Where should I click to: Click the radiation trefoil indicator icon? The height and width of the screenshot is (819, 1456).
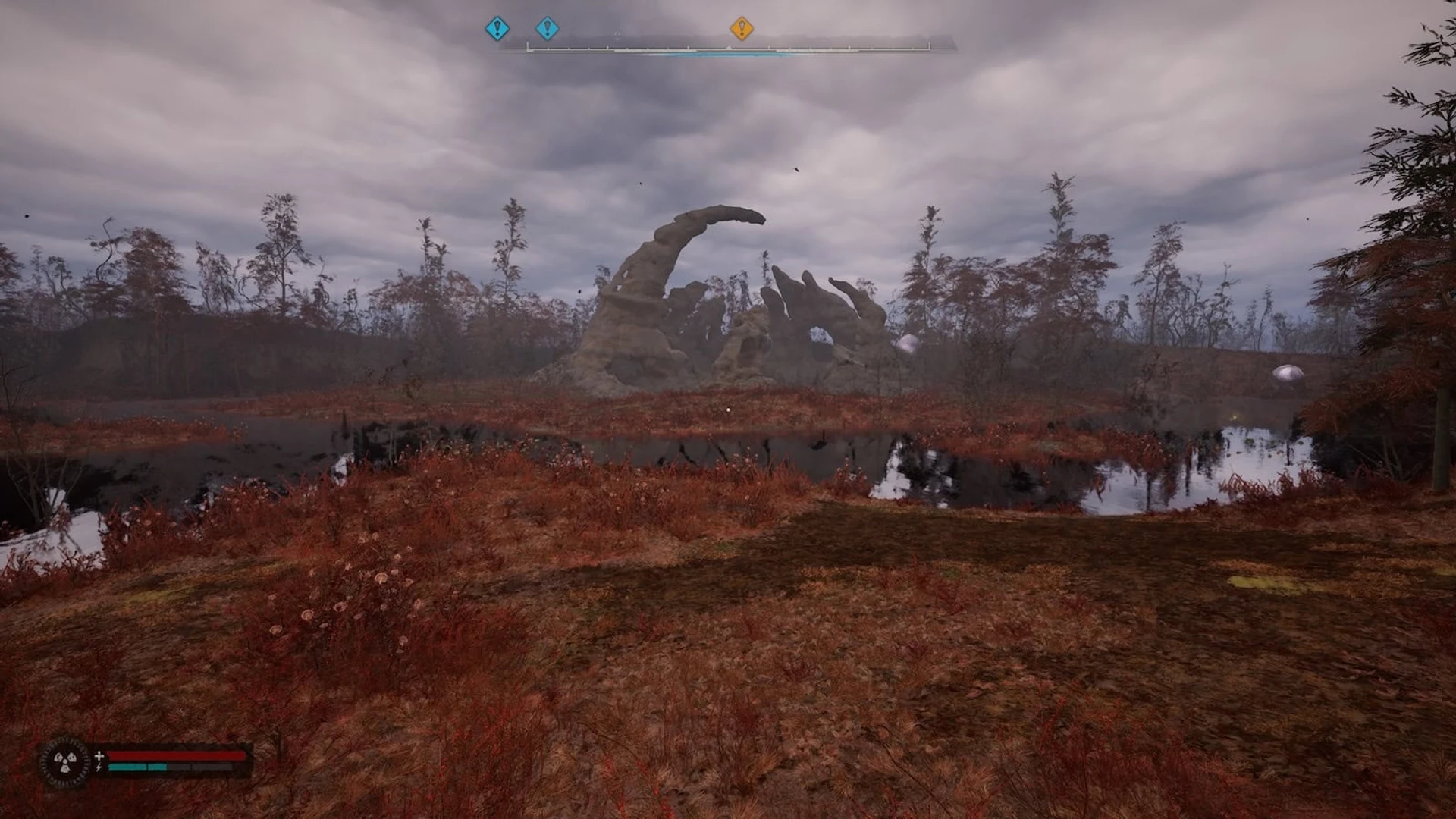(64, 761)
